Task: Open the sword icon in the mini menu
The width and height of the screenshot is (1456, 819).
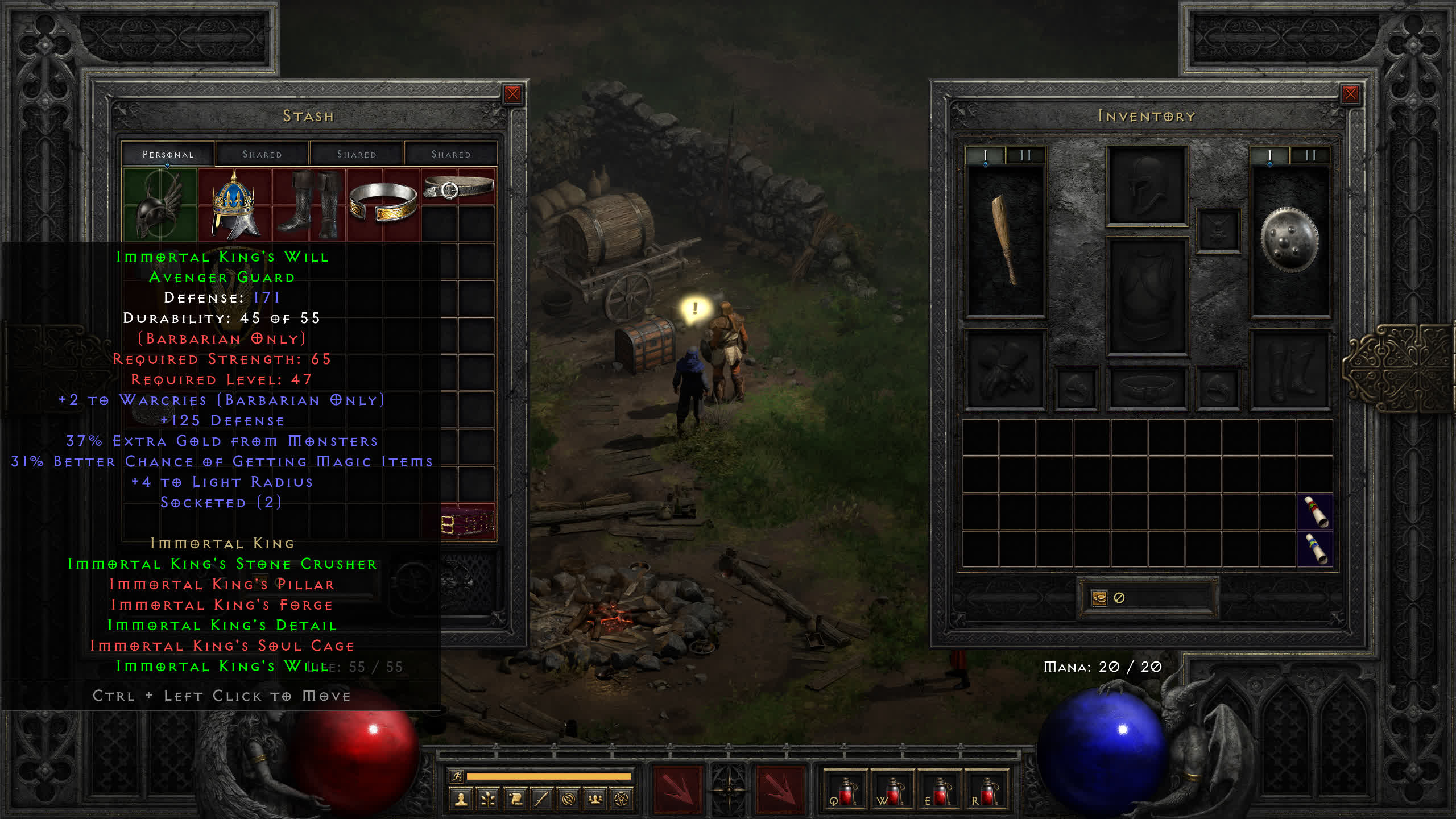Action: click(x=541, y=800)
